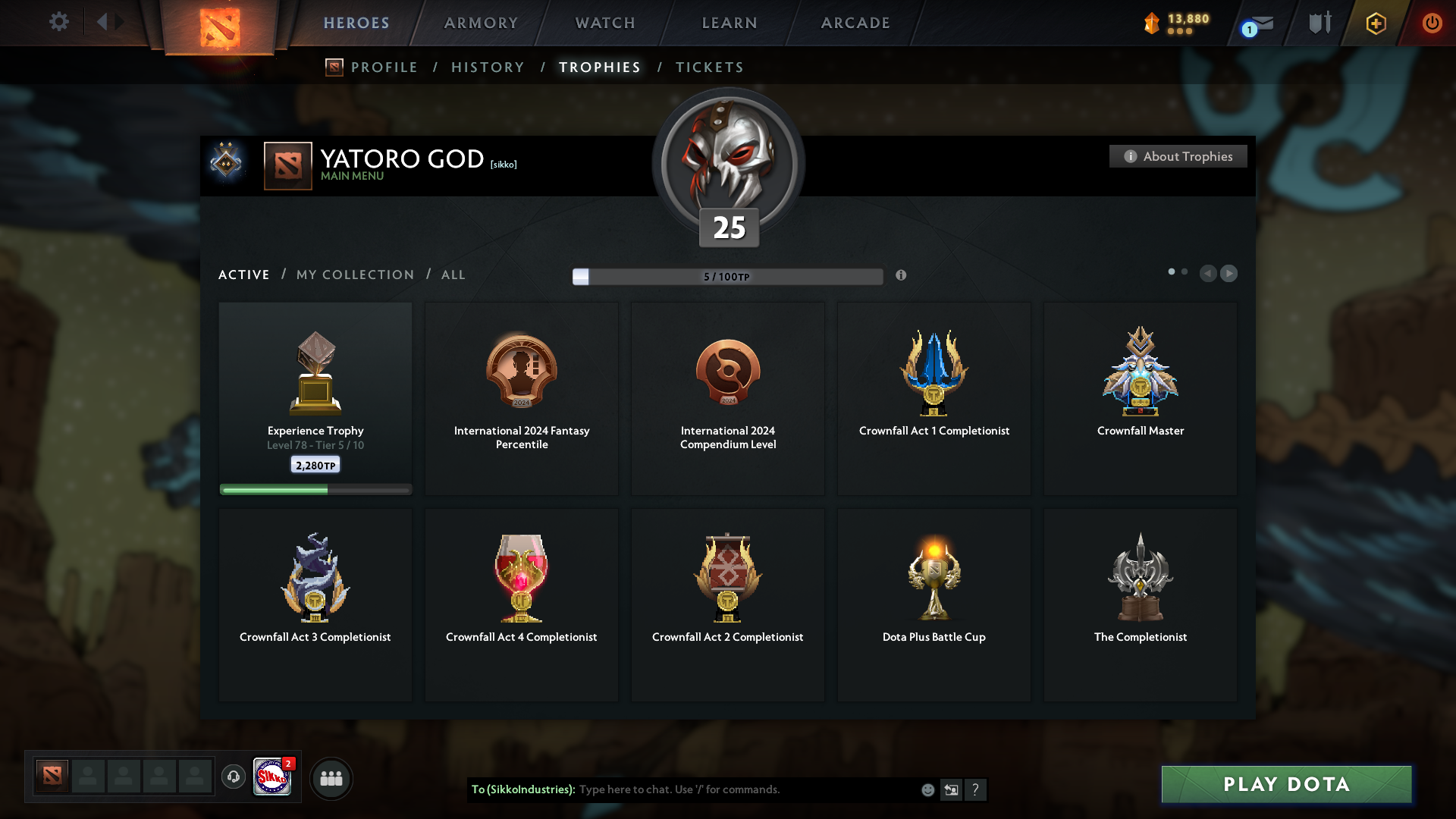1456x819 pixels.
Task: Click the Experience Trophy progress bar
Action: [x=315, y=489]
